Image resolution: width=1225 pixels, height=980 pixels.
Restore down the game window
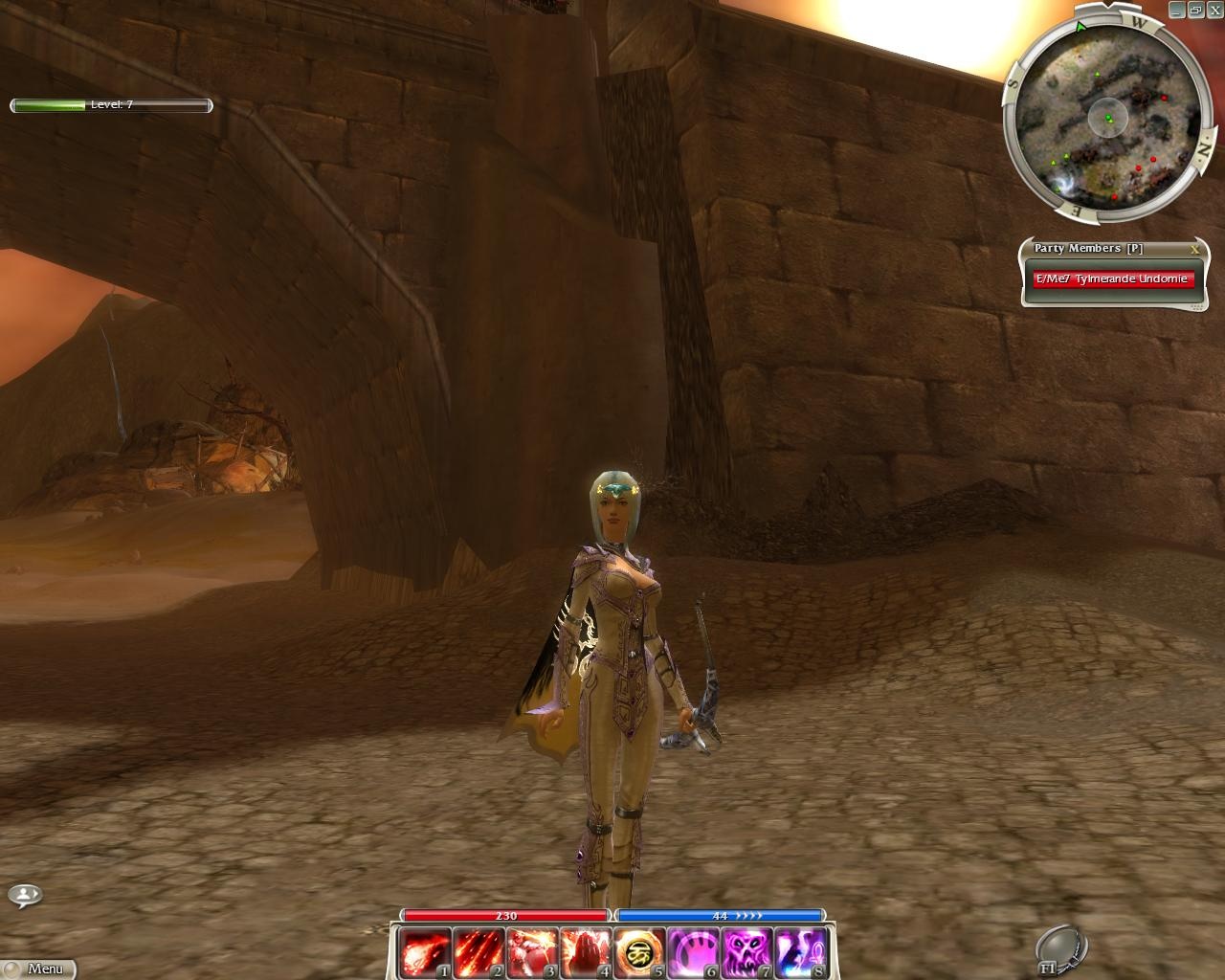1195,9
